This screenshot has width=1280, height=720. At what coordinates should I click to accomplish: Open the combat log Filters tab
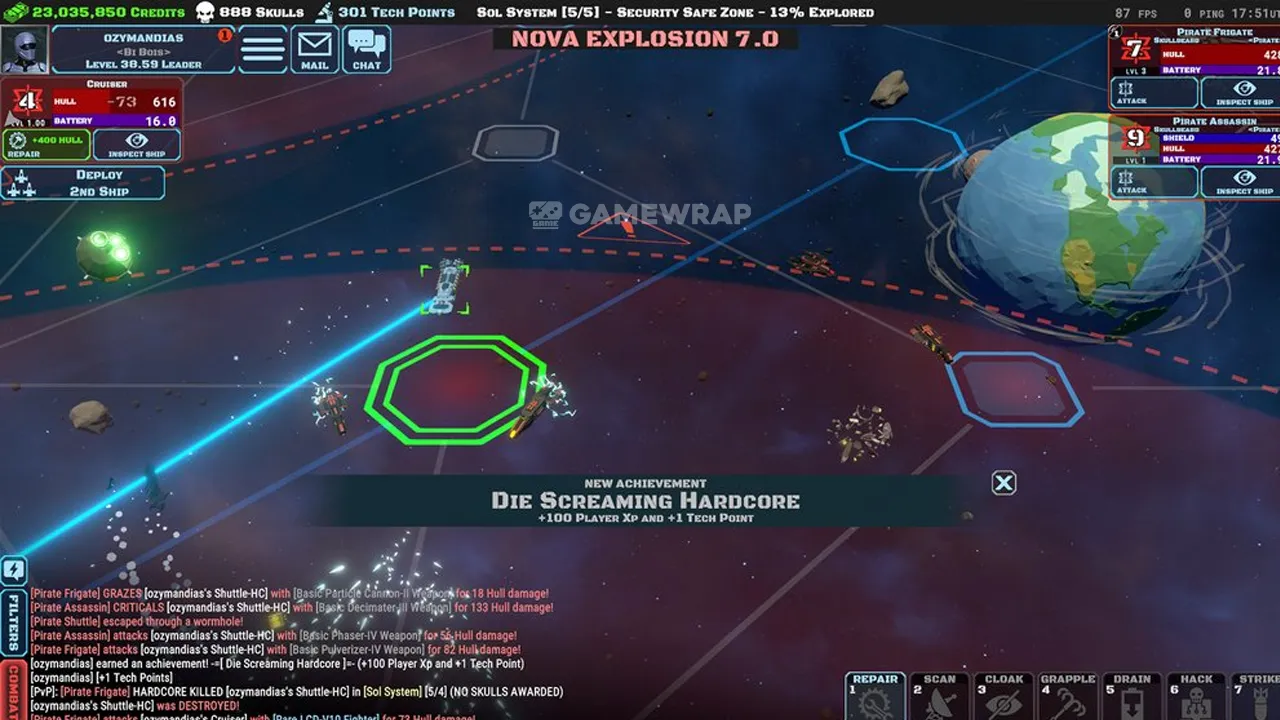pyautogui.click(x=14, y=620)
